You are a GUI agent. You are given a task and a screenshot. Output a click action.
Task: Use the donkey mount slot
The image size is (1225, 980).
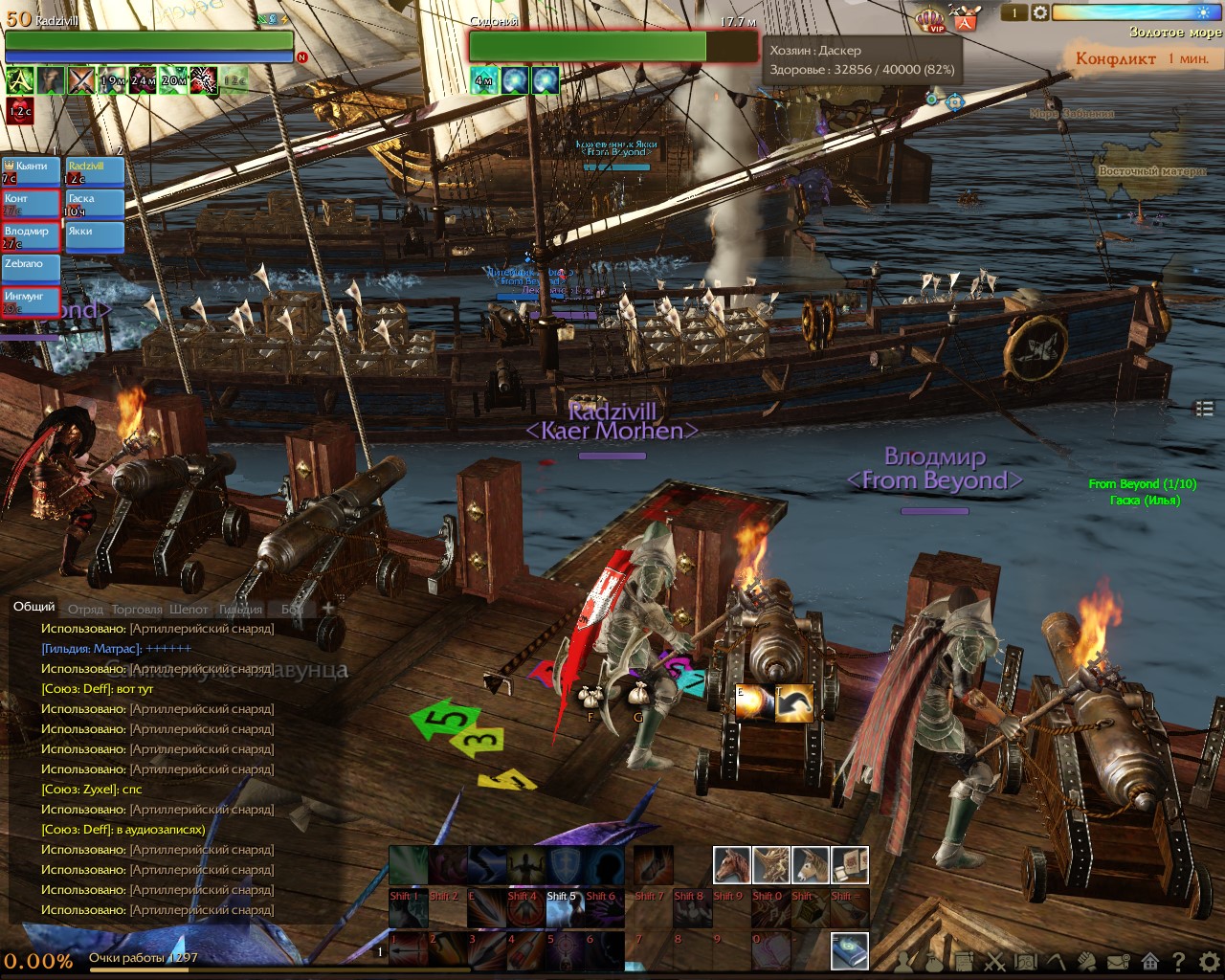click(x=810, y=865)
